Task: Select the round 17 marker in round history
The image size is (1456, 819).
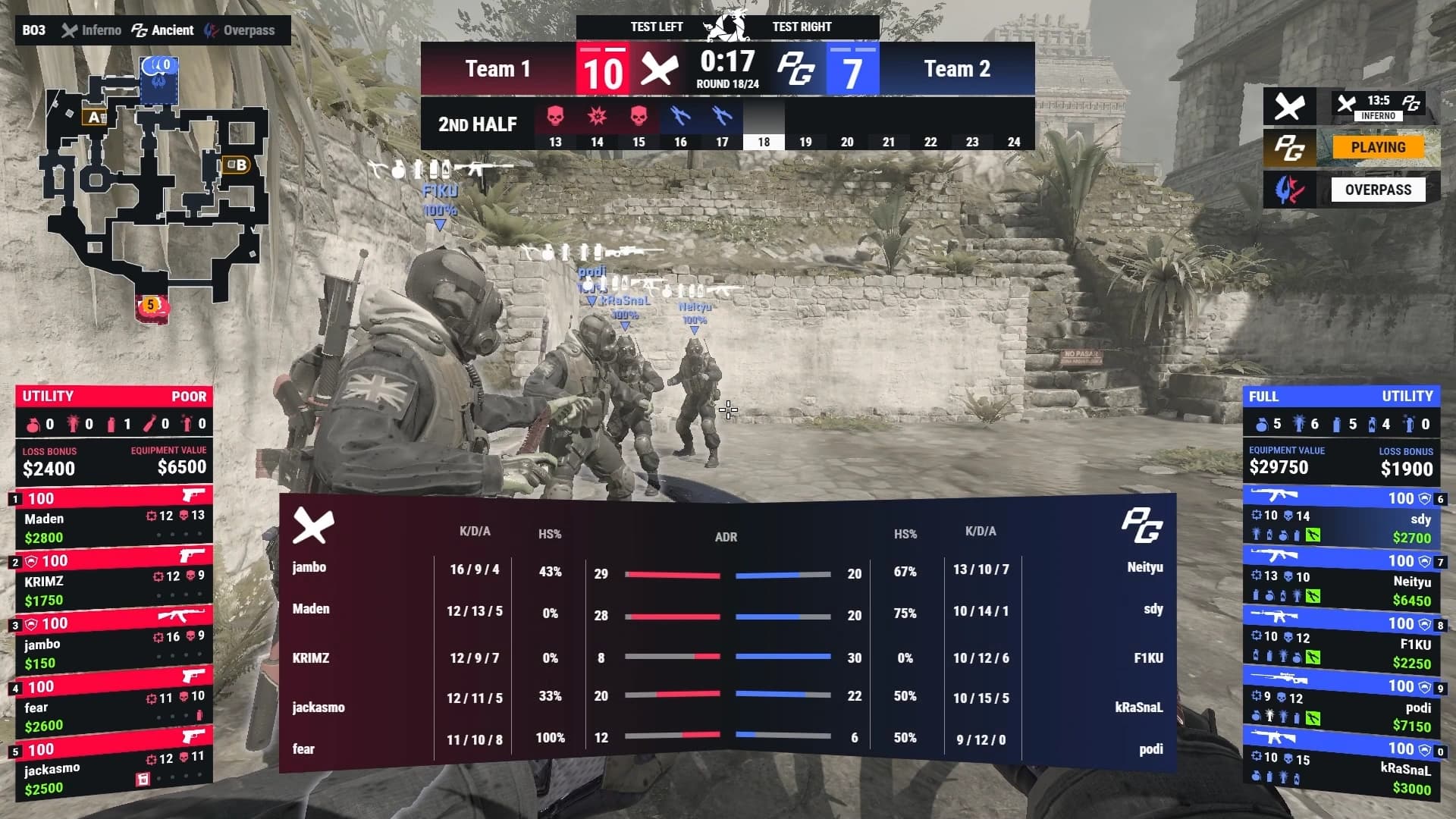Action: [x=722, y=124]
